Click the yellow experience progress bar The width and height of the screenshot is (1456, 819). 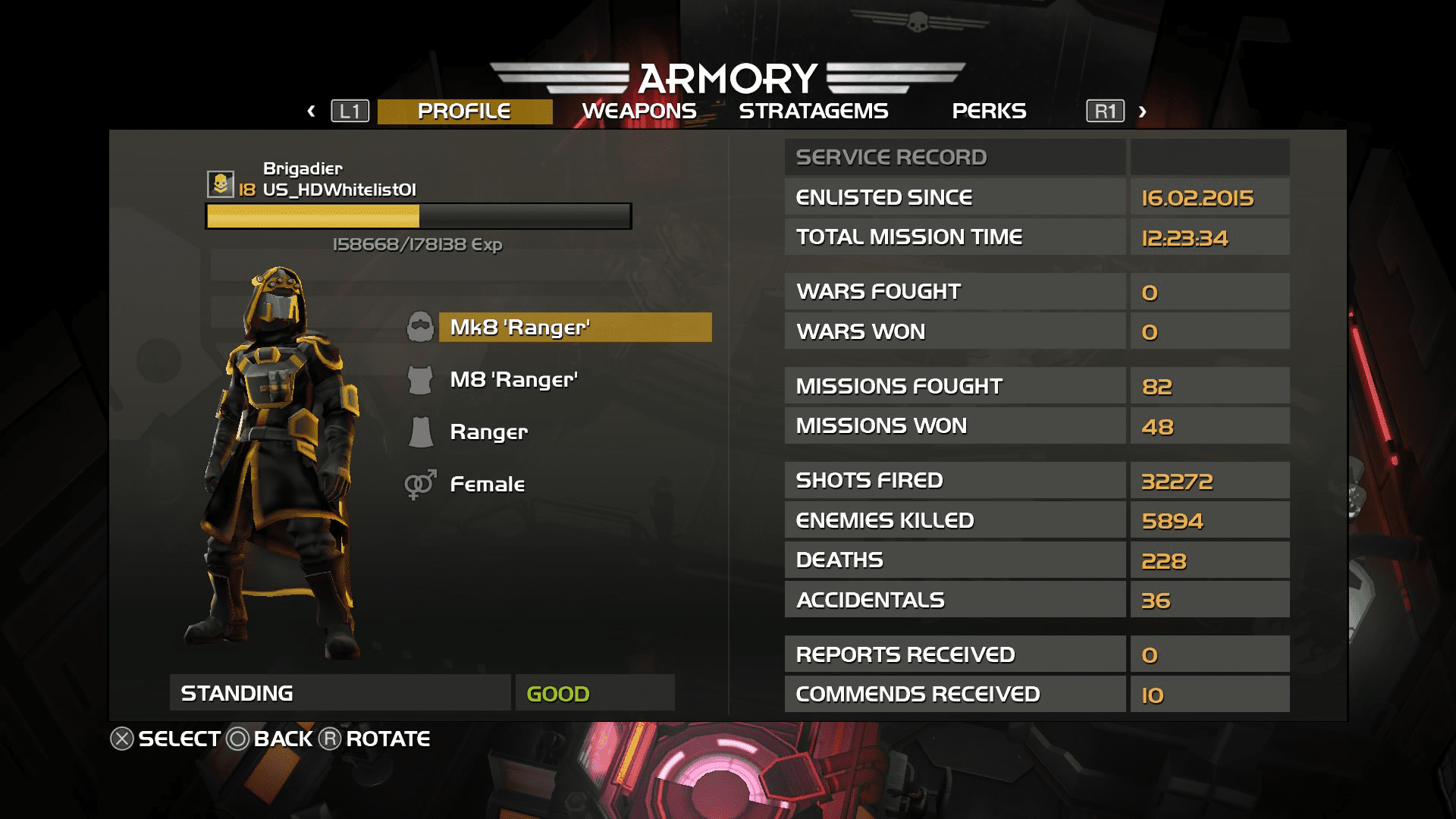tap(313, 215)
